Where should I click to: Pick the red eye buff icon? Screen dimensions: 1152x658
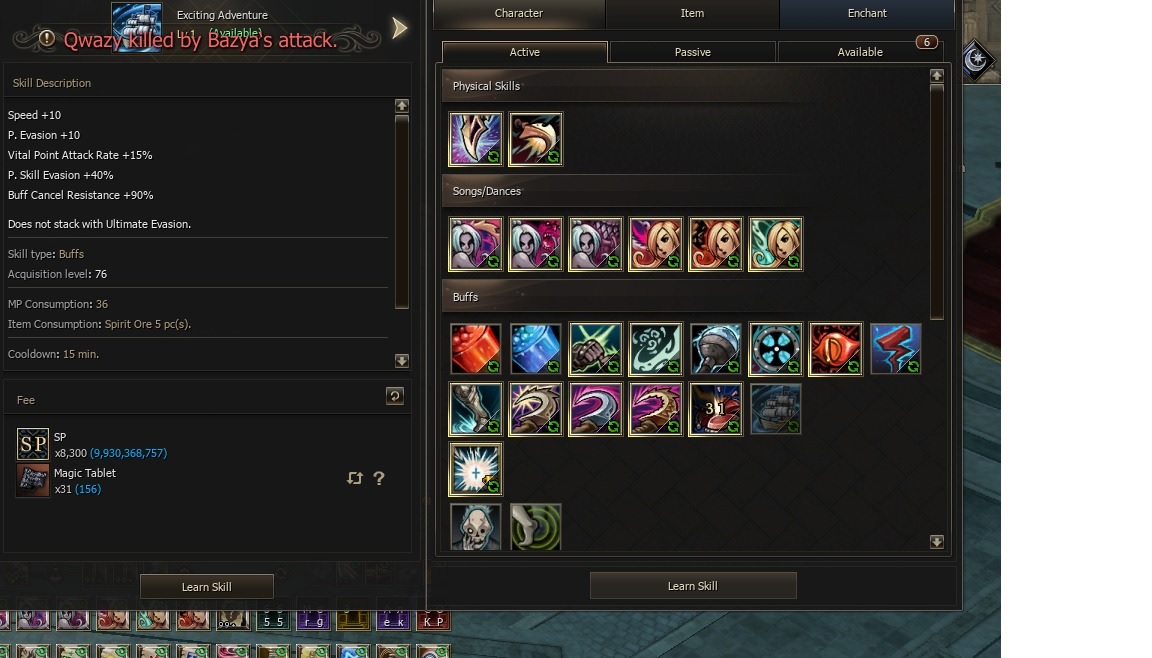click(835, 349)
